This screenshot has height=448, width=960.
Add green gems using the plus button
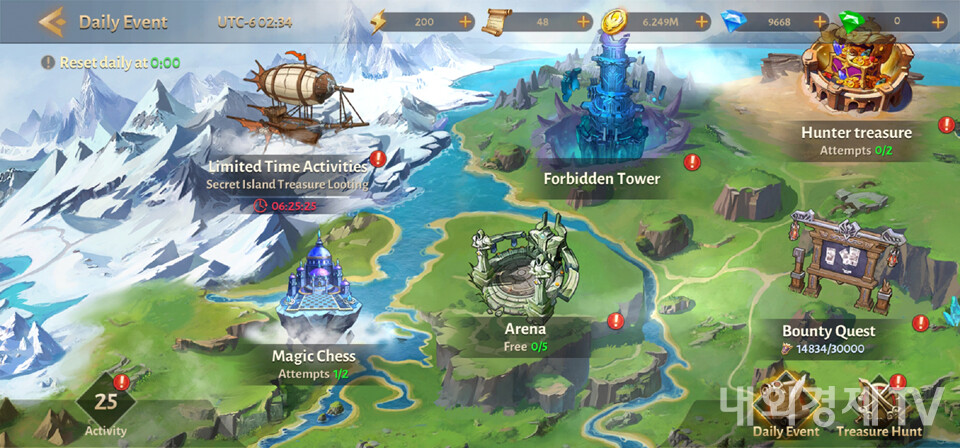click(x=938, y=21)
